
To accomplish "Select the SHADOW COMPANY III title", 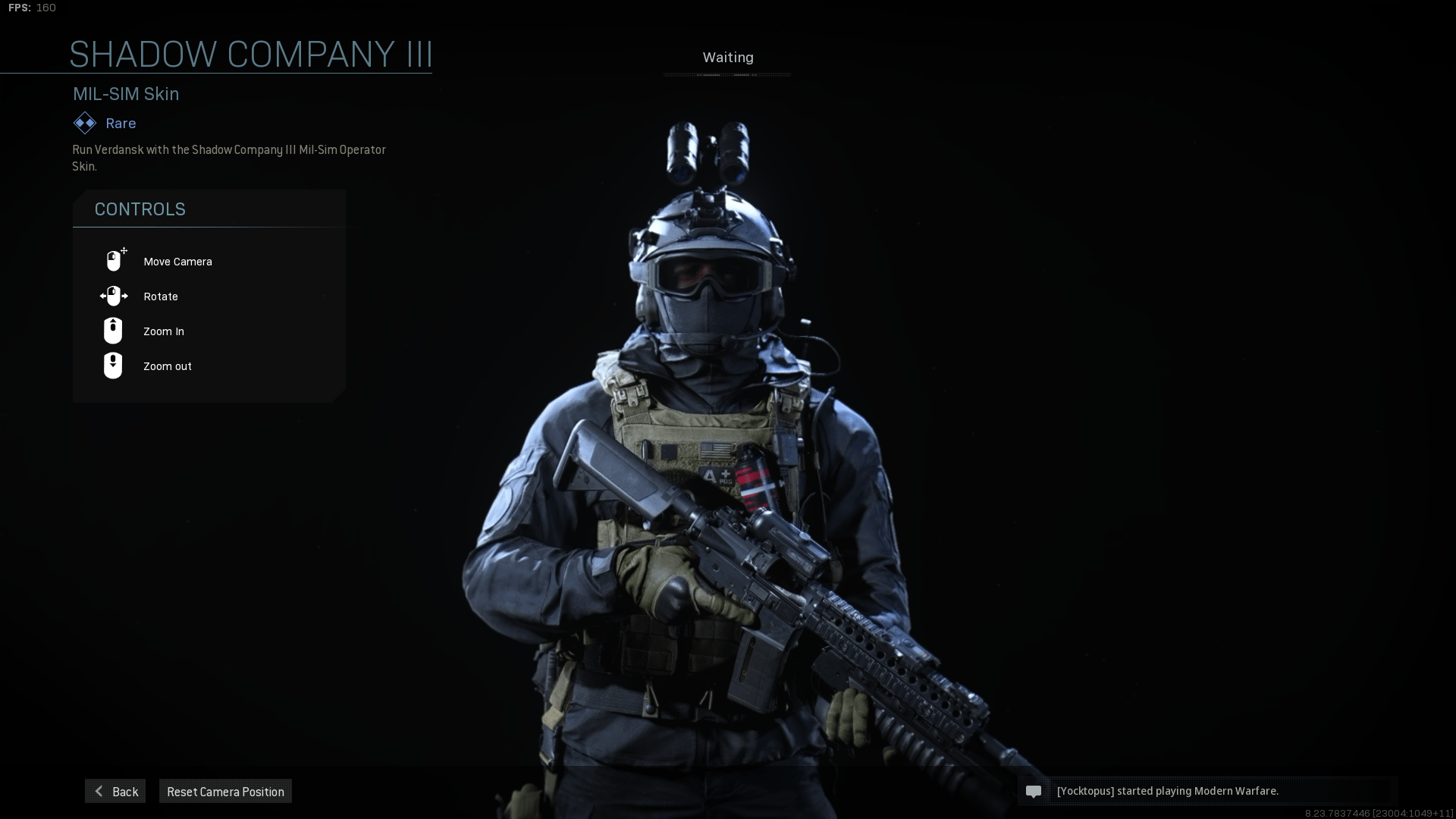I will coord(251,54).
